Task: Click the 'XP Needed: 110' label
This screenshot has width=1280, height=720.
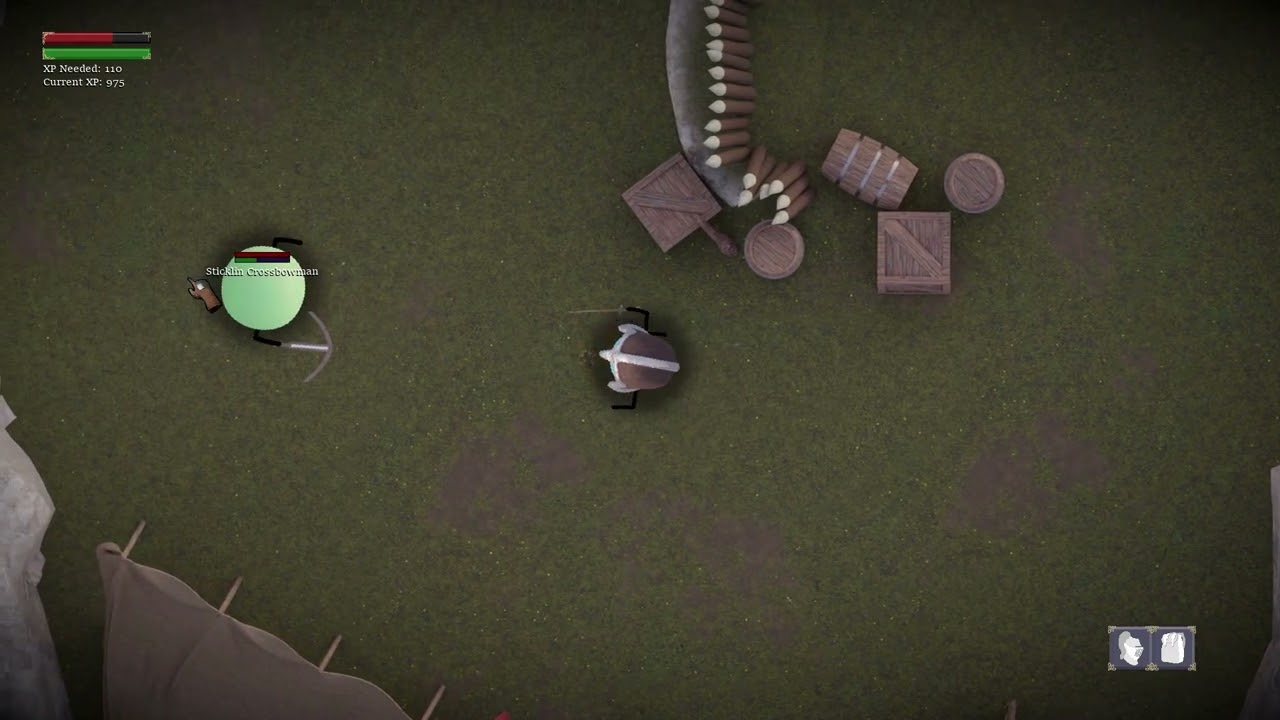Action: (80, 68)
